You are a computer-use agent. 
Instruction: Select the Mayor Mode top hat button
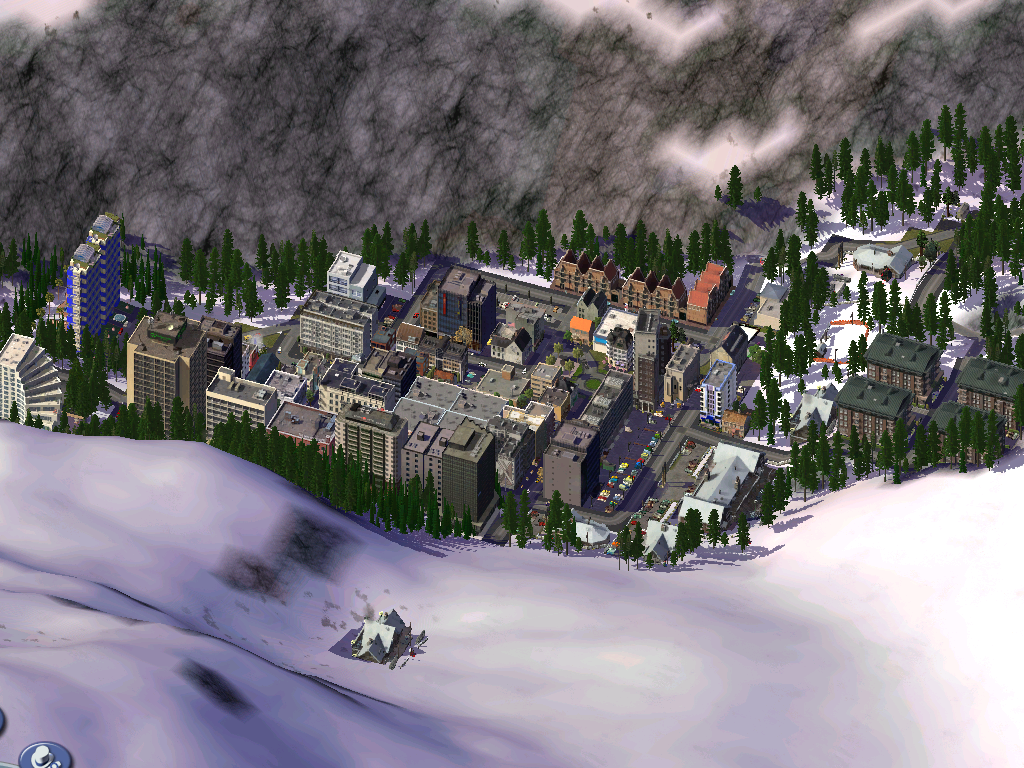[43, 756]
